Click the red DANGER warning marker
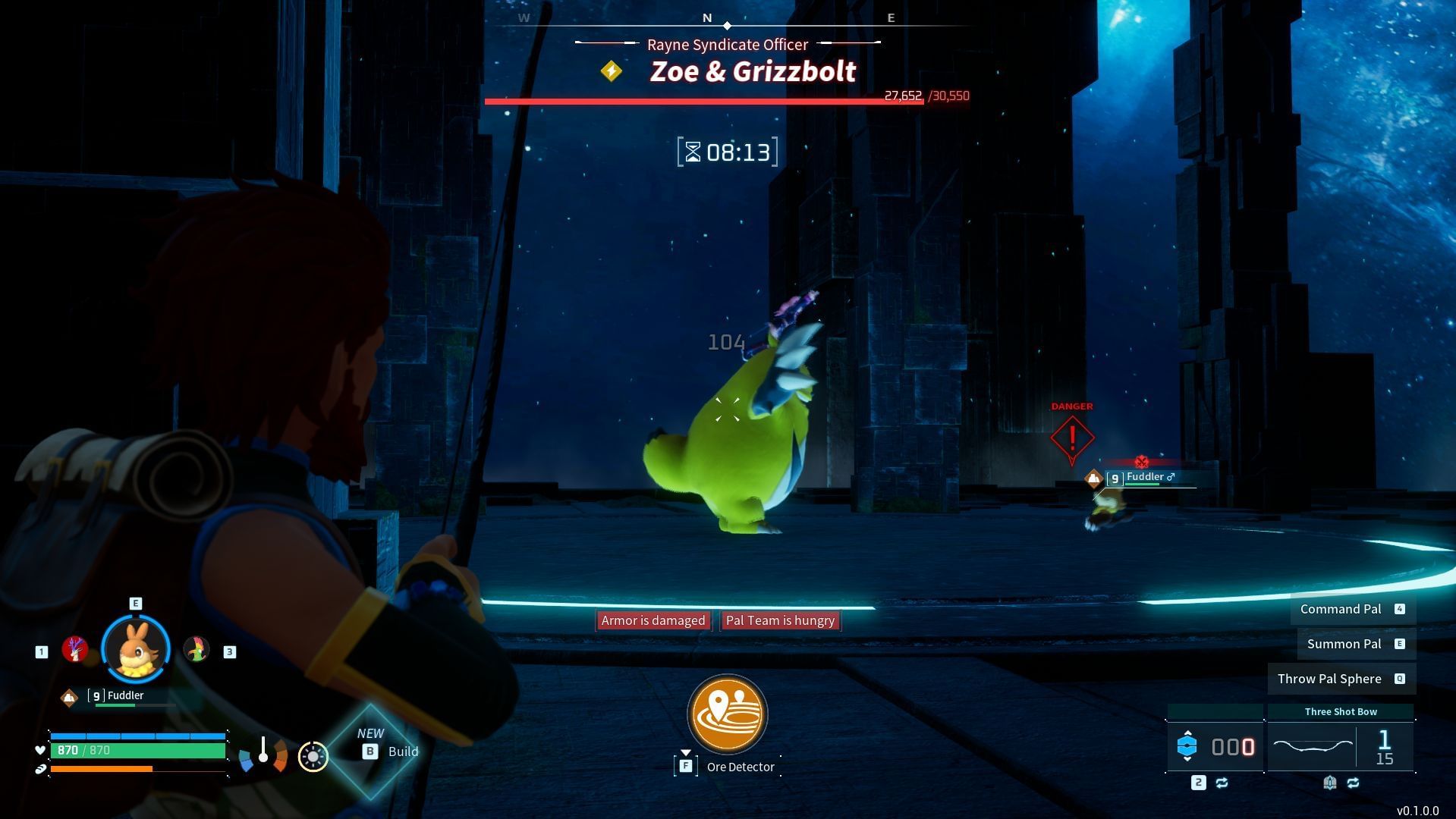The width and height of the screenshot is (1456, 819). 1071,437
